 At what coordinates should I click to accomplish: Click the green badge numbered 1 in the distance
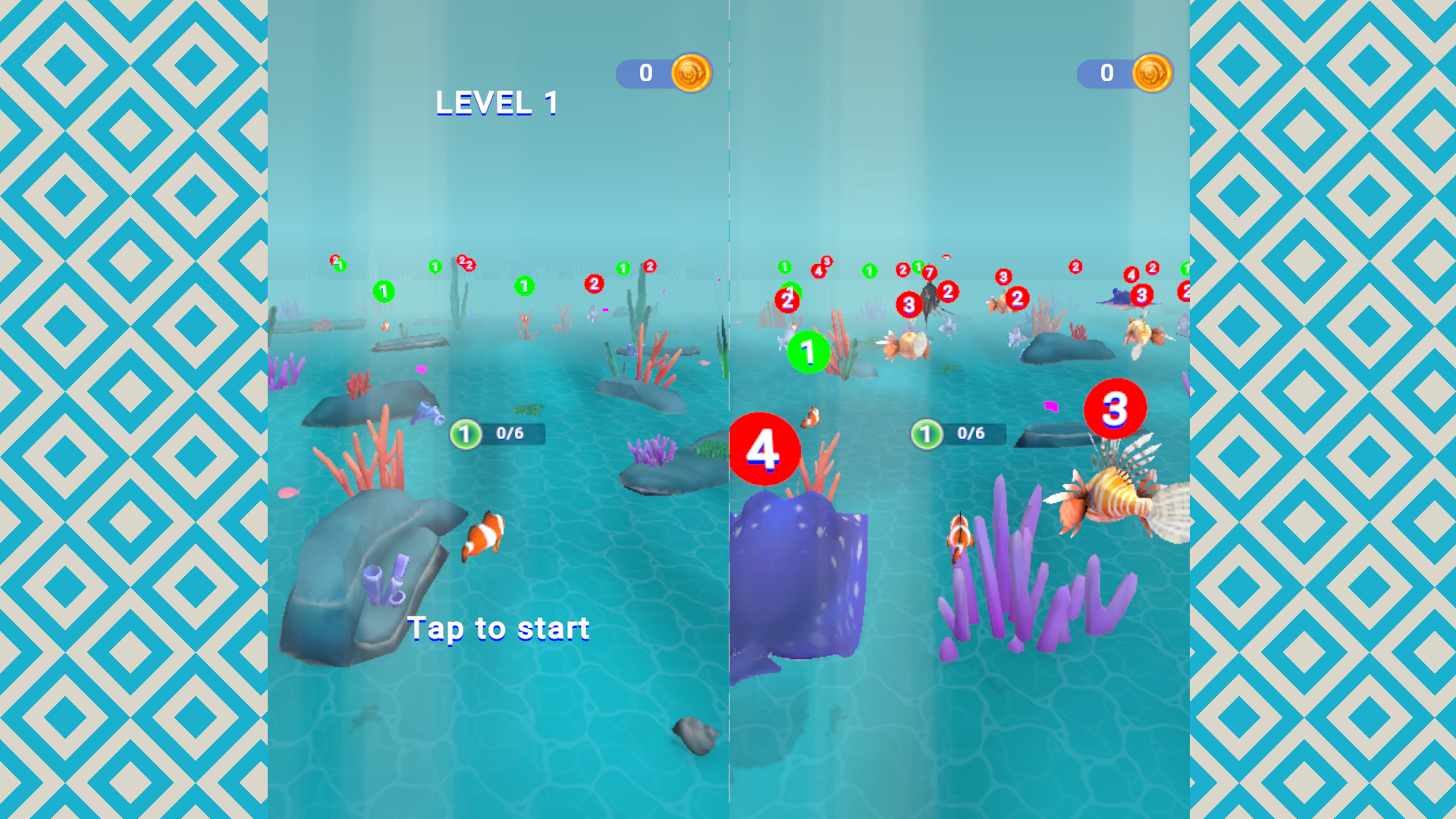(x=384, y=291)
